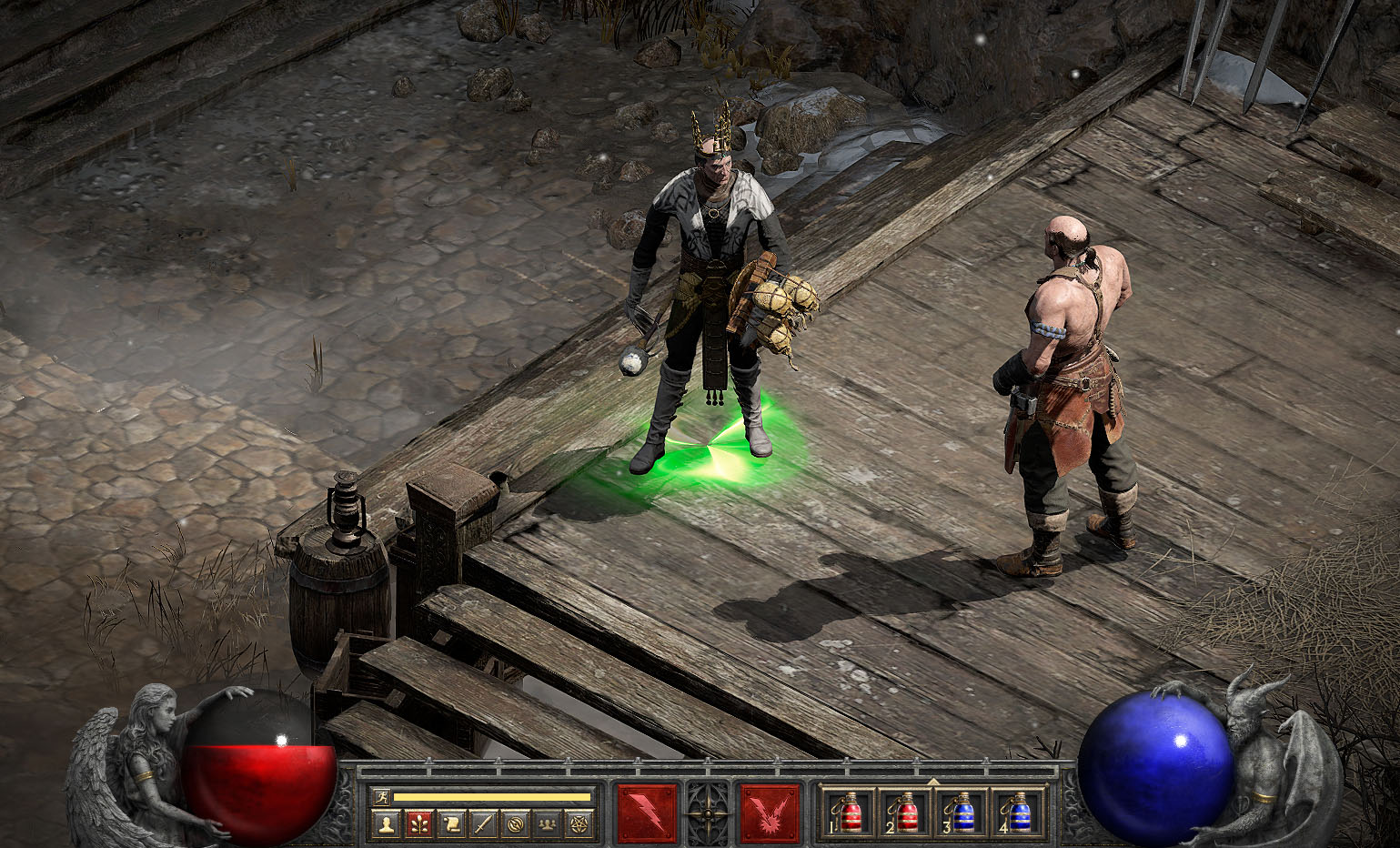Select the right red lightning burst skill
This screenshot has width=1400, height=848.
tap(770, 813)
